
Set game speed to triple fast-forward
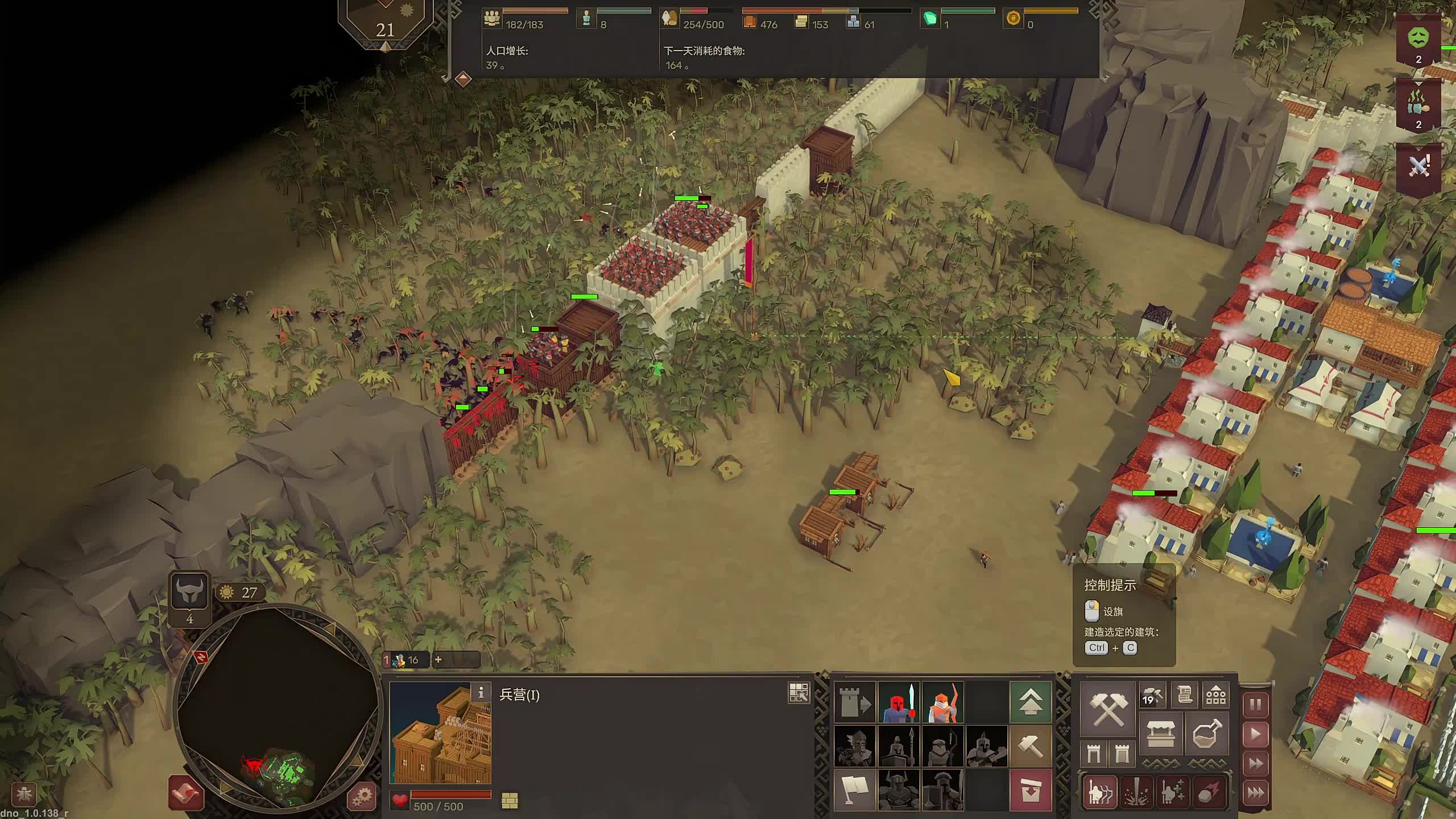pyautogui.click(x=1255, y=793)
